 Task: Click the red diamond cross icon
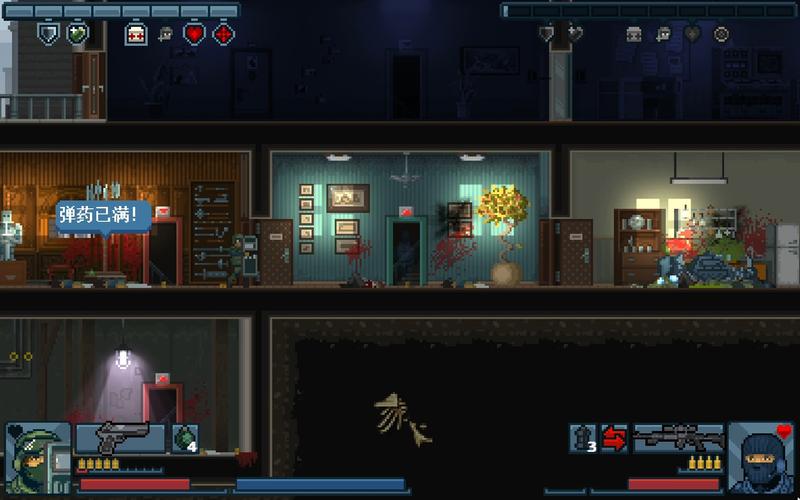[x=224, y=34]
